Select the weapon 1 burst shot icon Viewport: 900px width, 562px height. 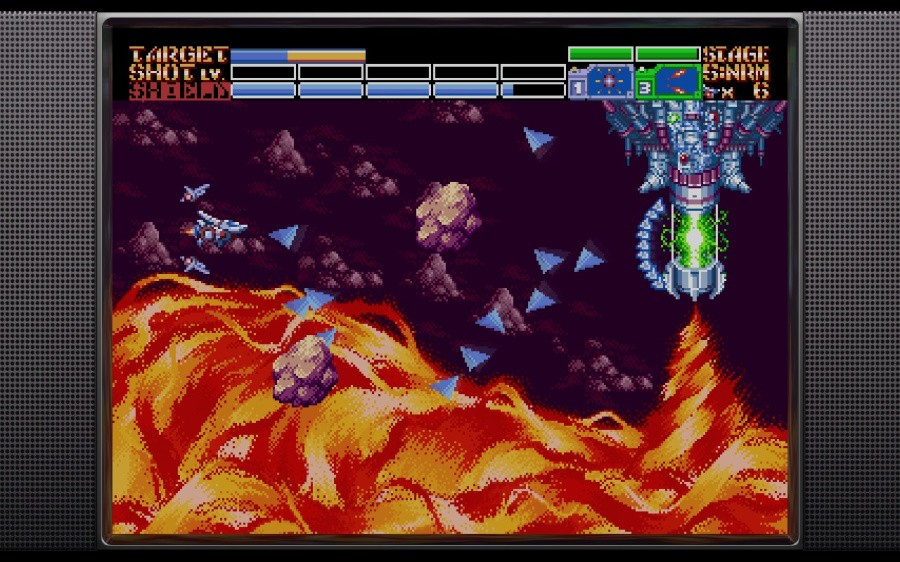609,82
